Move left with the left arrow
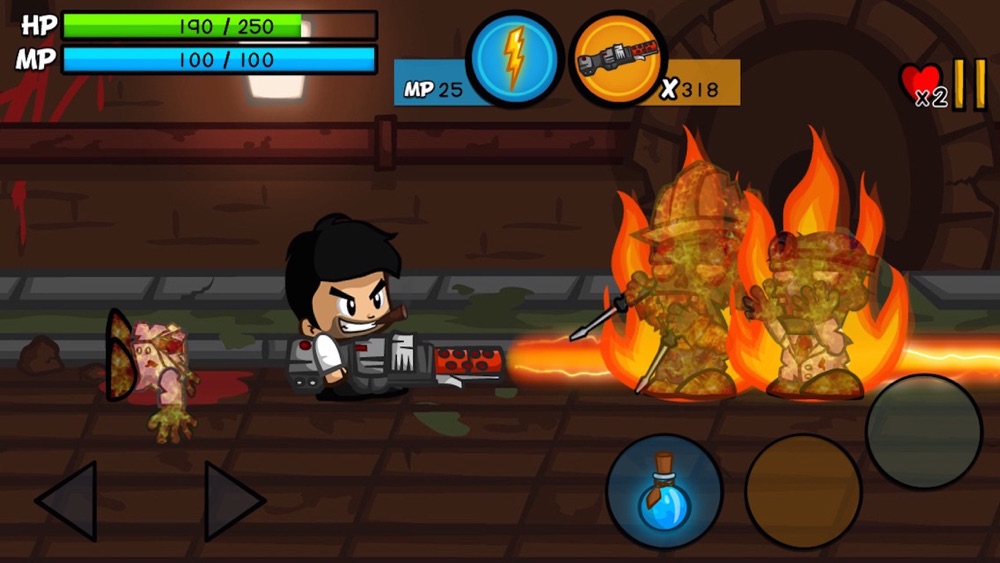Image resolution: width=1000 pixels, height=563 pixels. pyautogui.click(x=68, y=500)
